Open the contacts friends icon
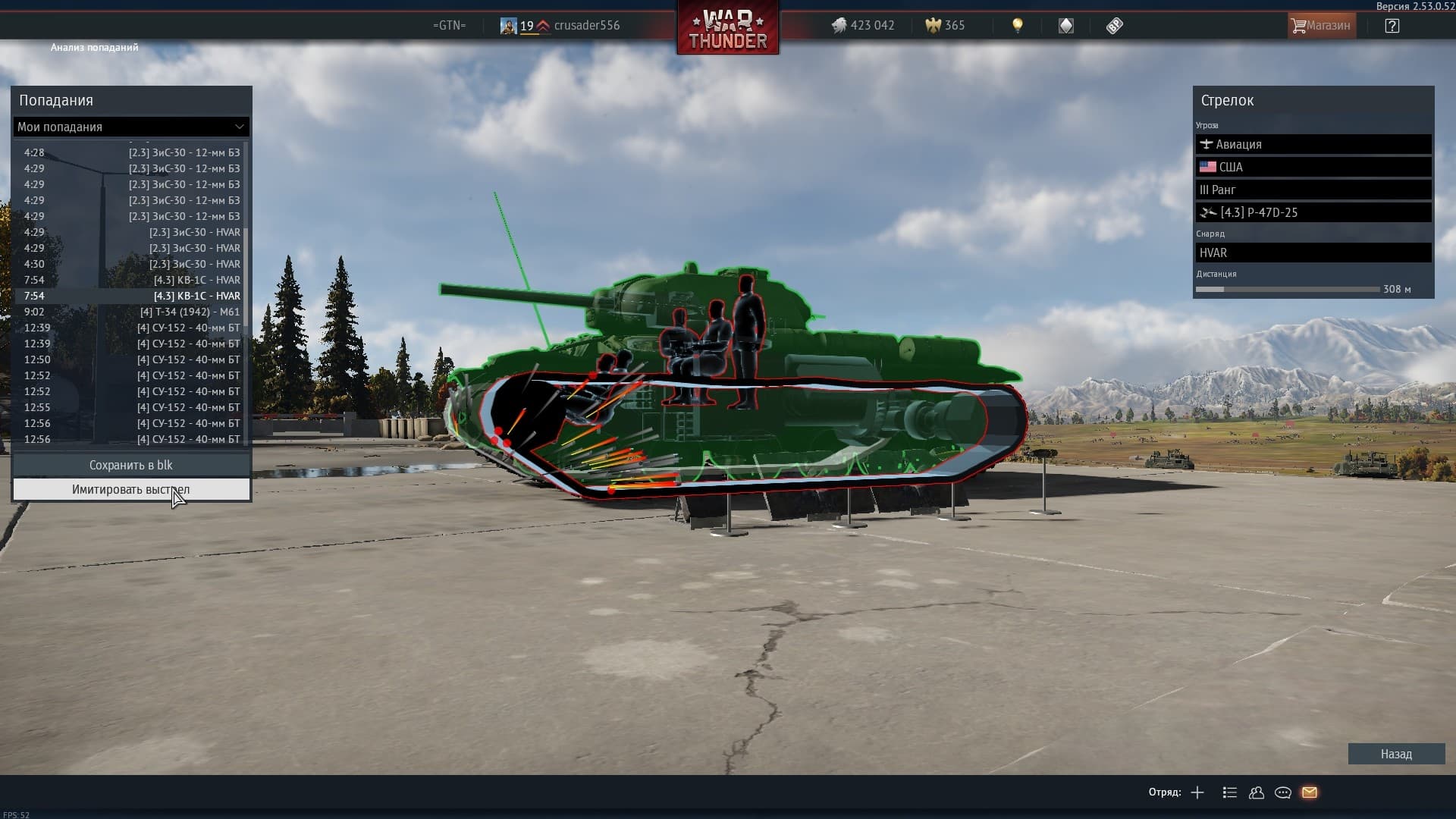This screenshot has width=1456, height=819. 1257,792
